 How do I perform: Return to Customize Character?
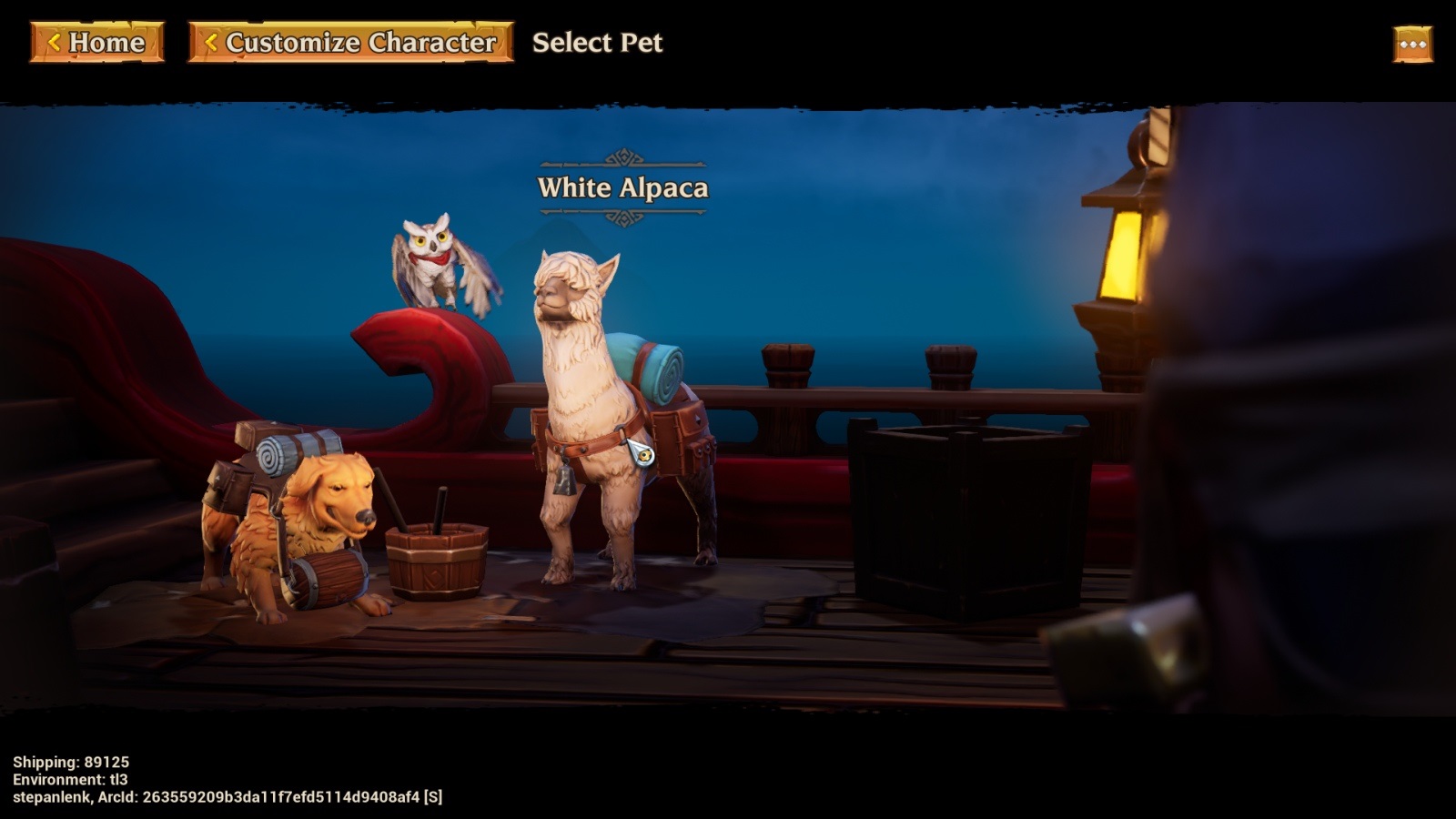point(350,42)
